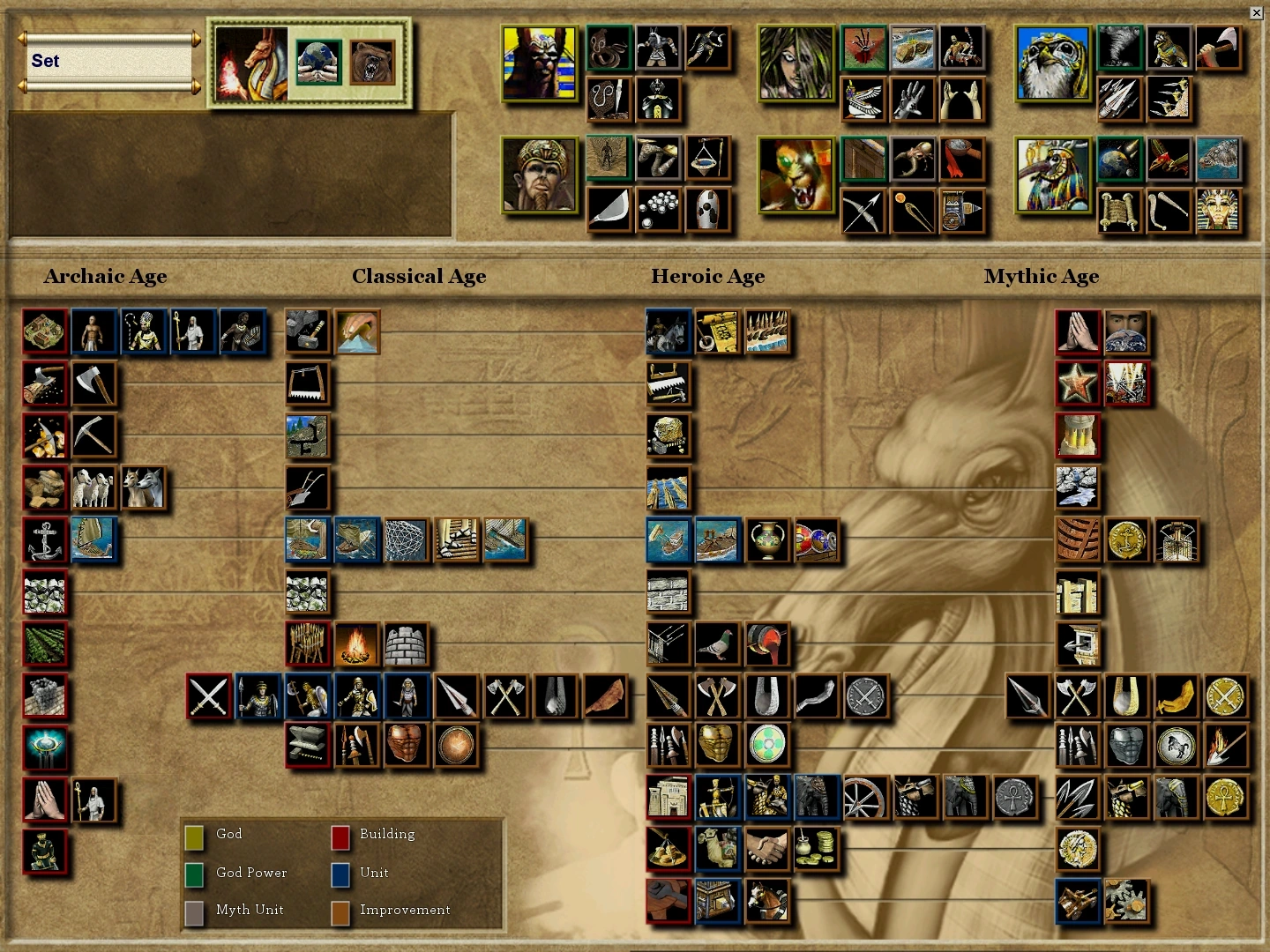Click the Villager unit icon

click(x=93, y=332)
